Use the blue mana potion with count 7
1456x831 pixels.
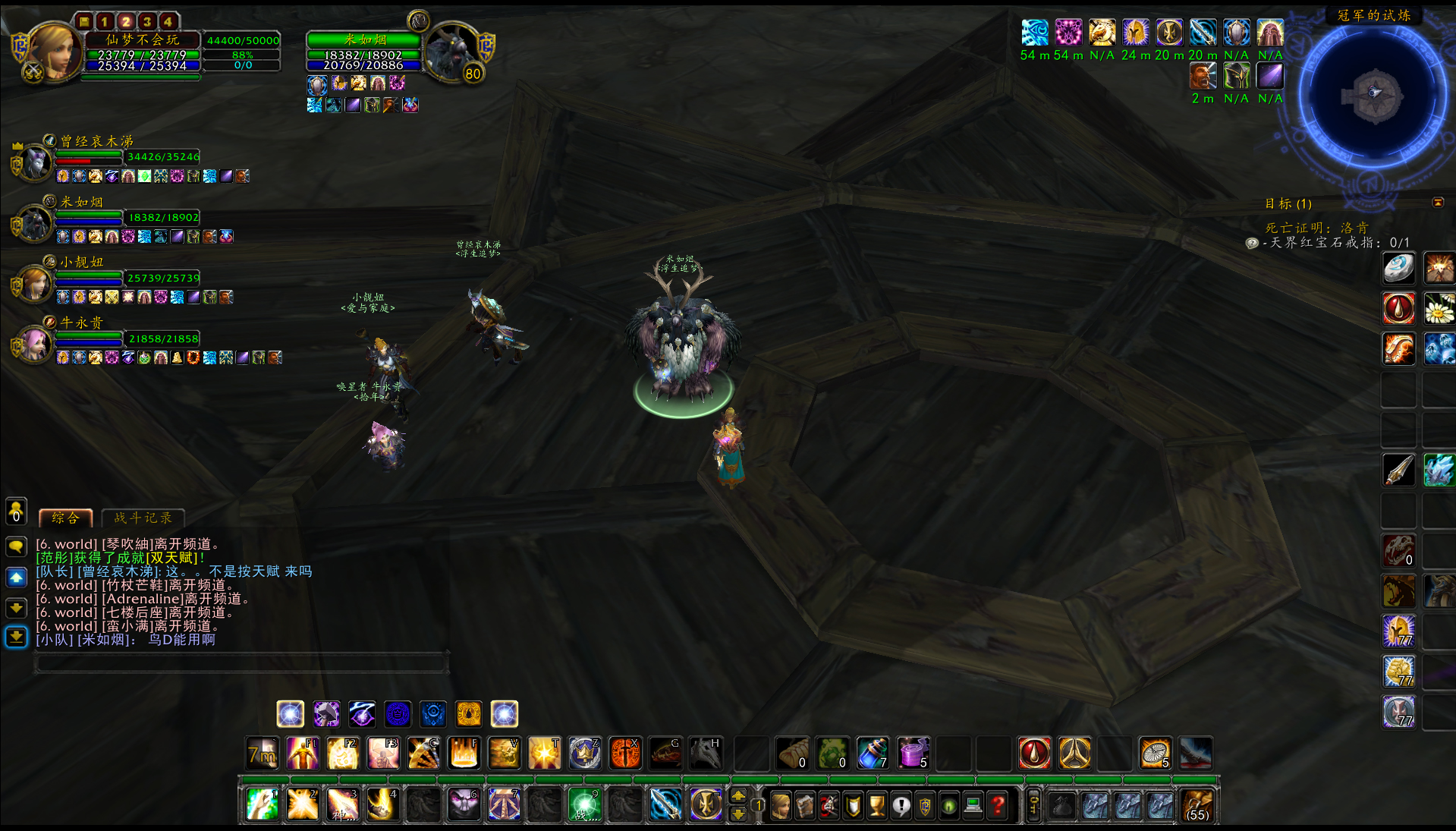873,754
